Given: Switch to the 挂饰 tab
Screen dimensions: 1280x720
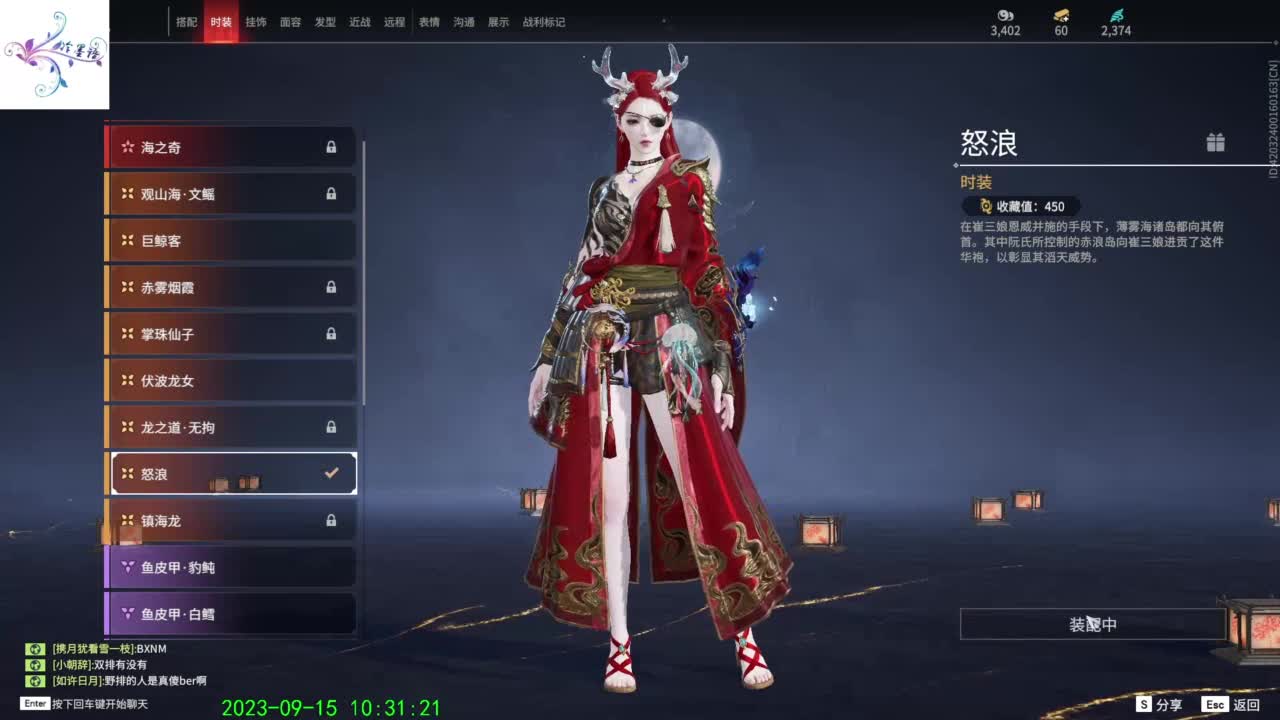Looking at the screenshot, I should pos(256,21).
